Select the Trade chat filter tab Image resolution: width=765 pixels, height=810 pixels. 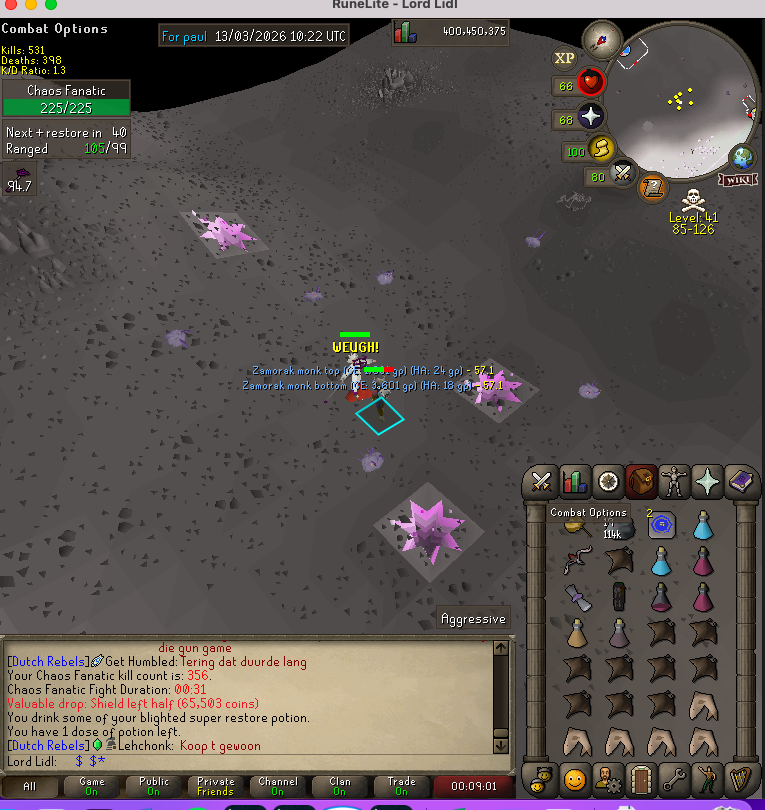(401, 787)
